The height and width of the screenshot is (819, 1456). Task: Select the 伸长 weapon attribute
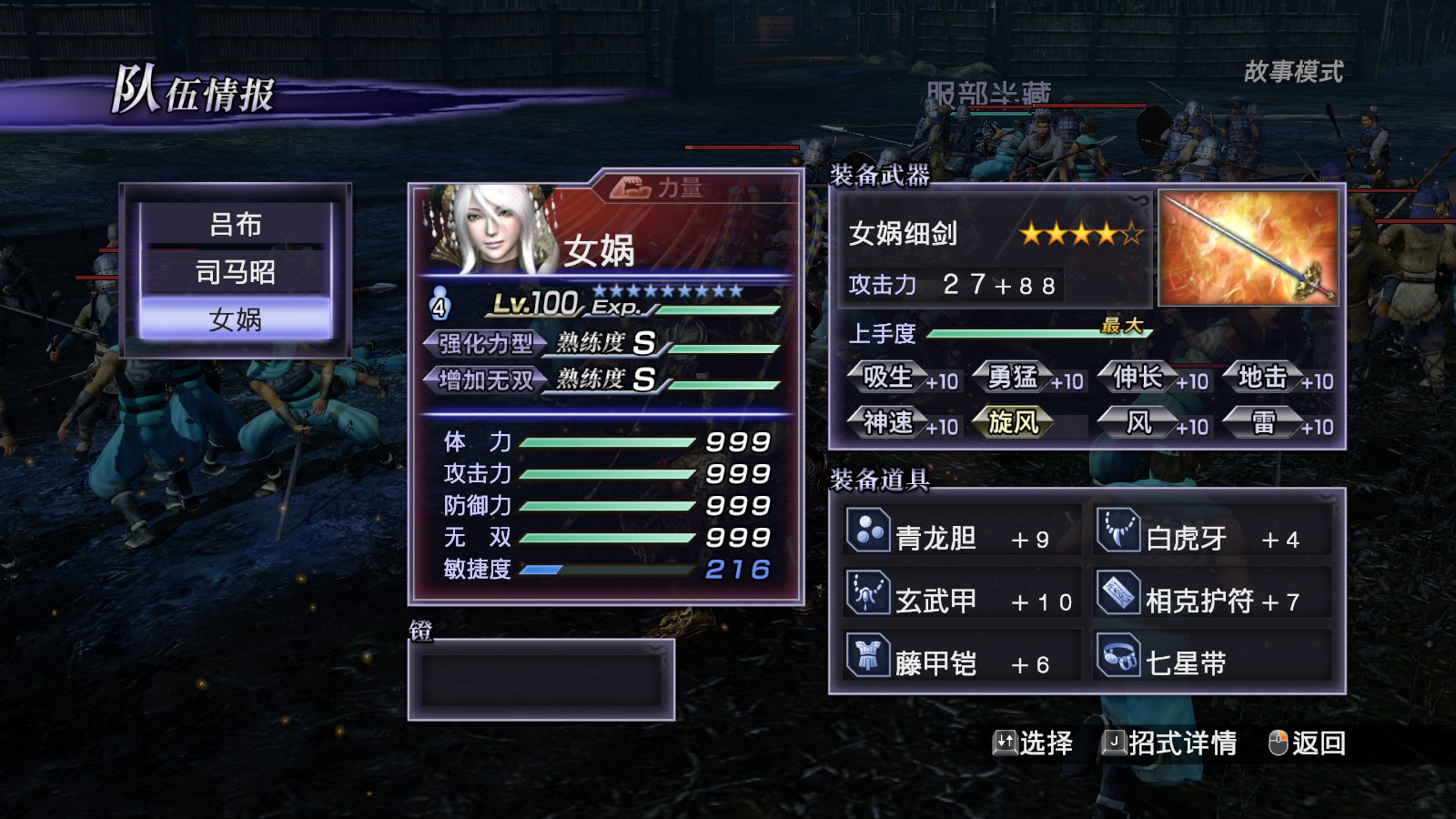[1151, 378]
